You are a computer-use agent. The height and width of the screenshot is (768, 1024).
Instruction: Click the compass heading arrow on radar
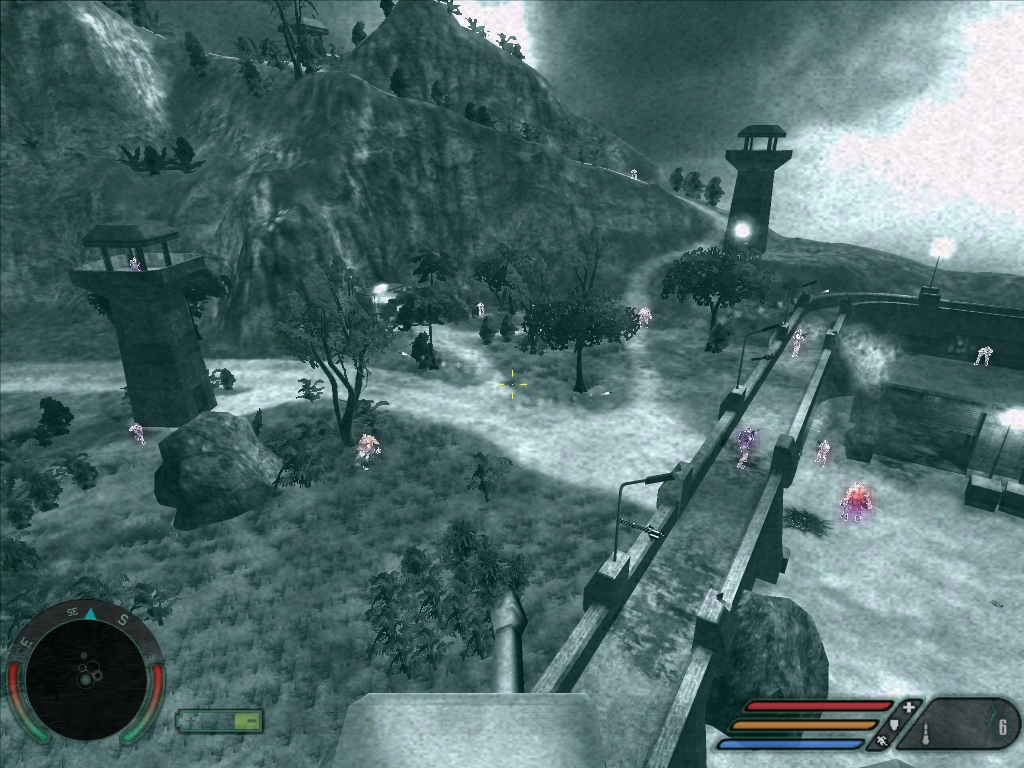(89, 614)
